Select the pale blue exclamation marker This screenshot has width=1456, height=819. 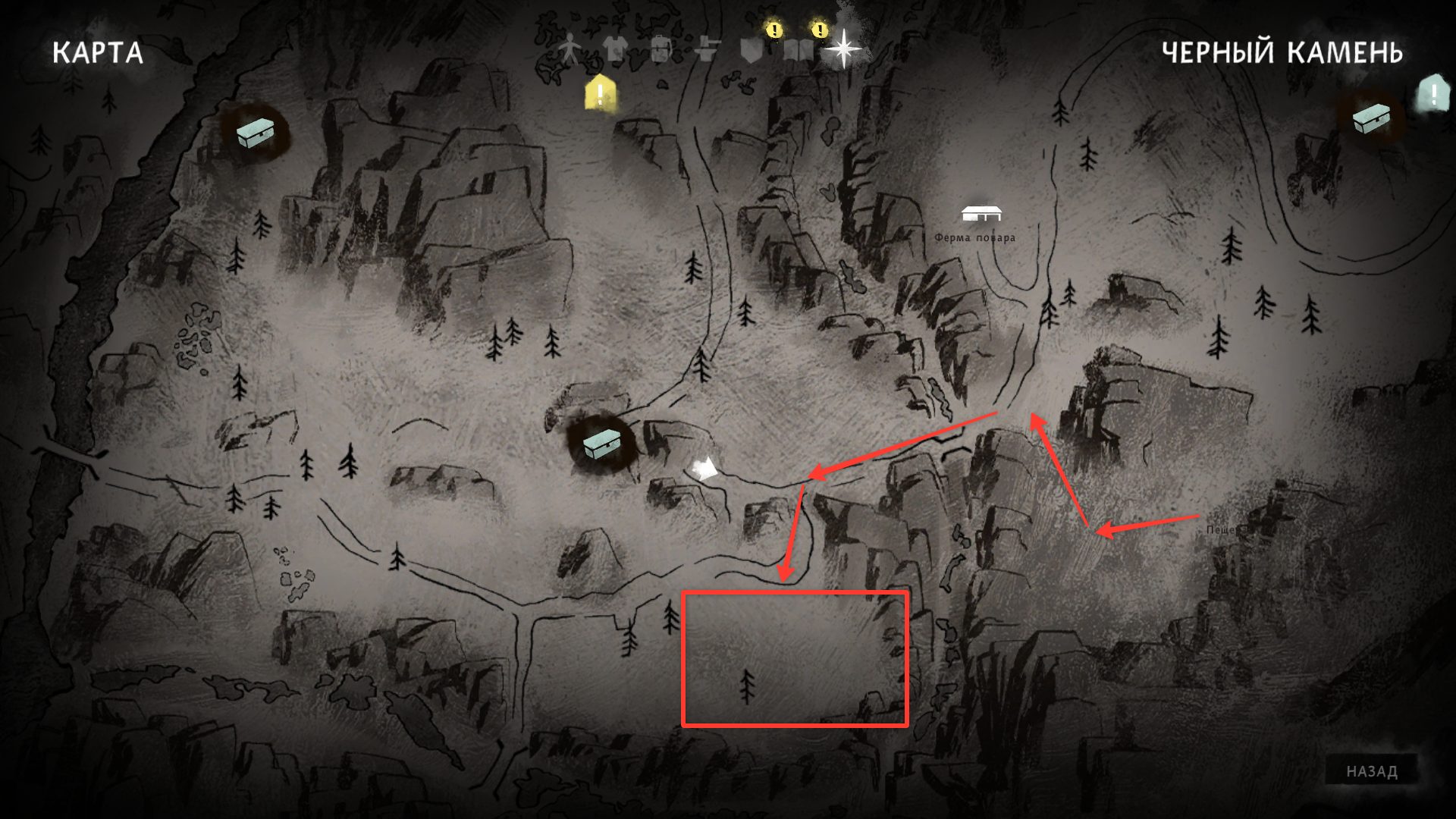pyautogui.click(x=1432, y=95)
